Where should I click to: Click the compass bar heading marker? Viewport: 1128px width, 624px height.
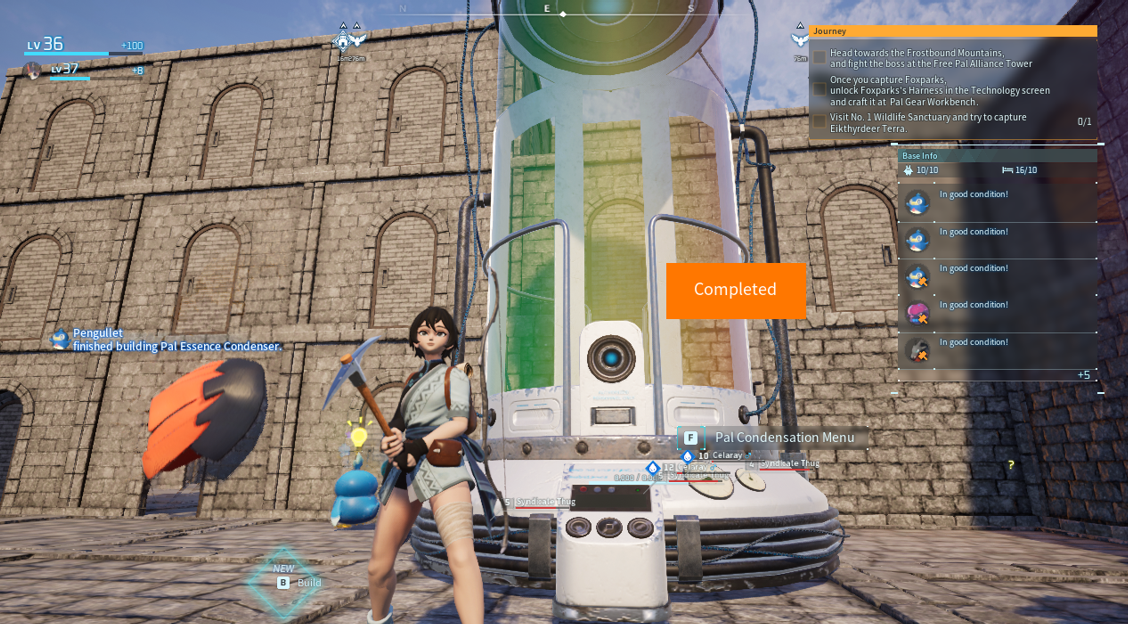tap(563, 14)
